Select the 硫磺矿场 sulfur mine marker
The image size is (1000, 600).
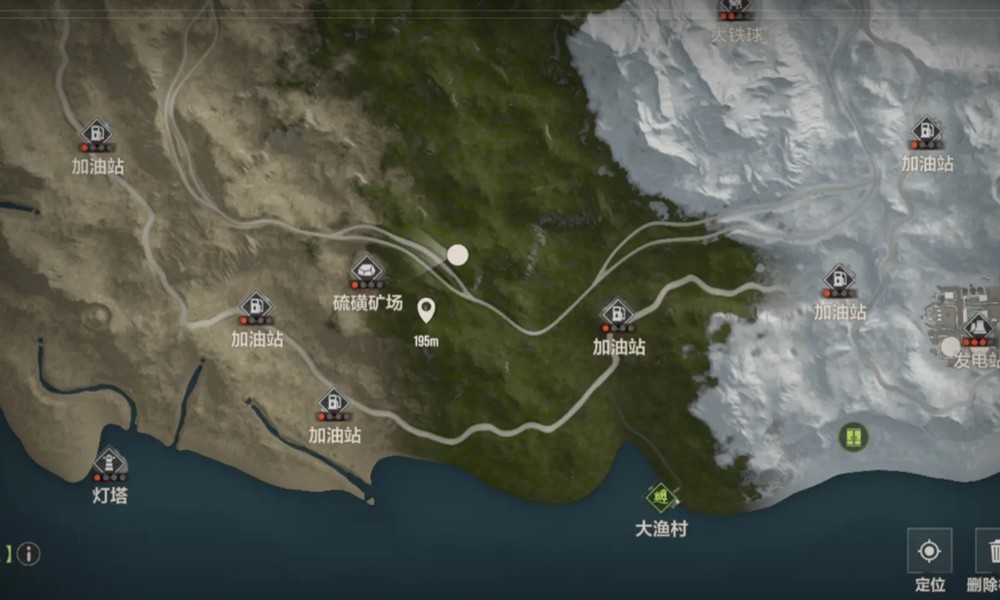(x=367, y=270)
